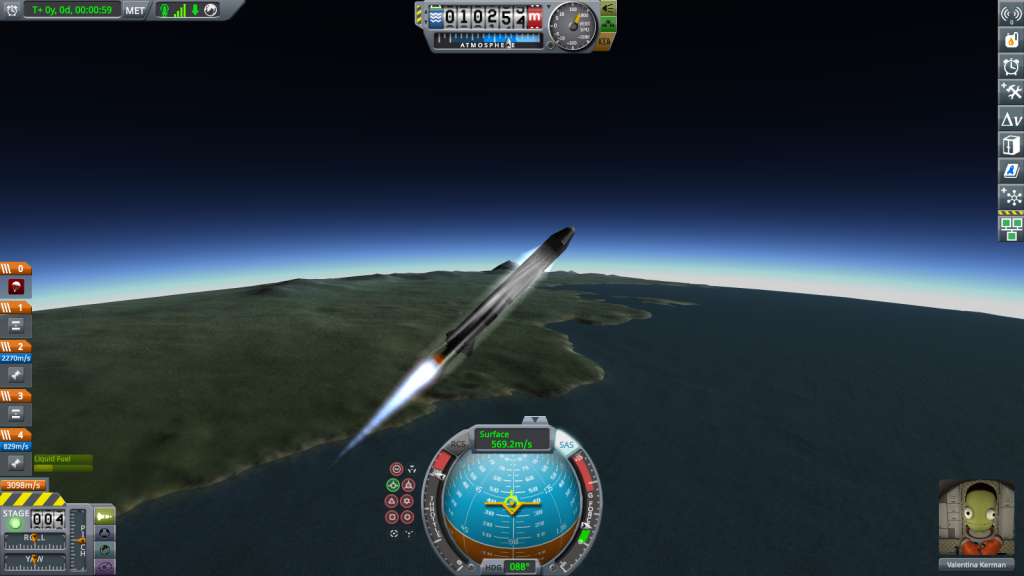Toggle the RCS thrusters
This screenshot has width=1024, height=576.
click(x=458, y=444)
